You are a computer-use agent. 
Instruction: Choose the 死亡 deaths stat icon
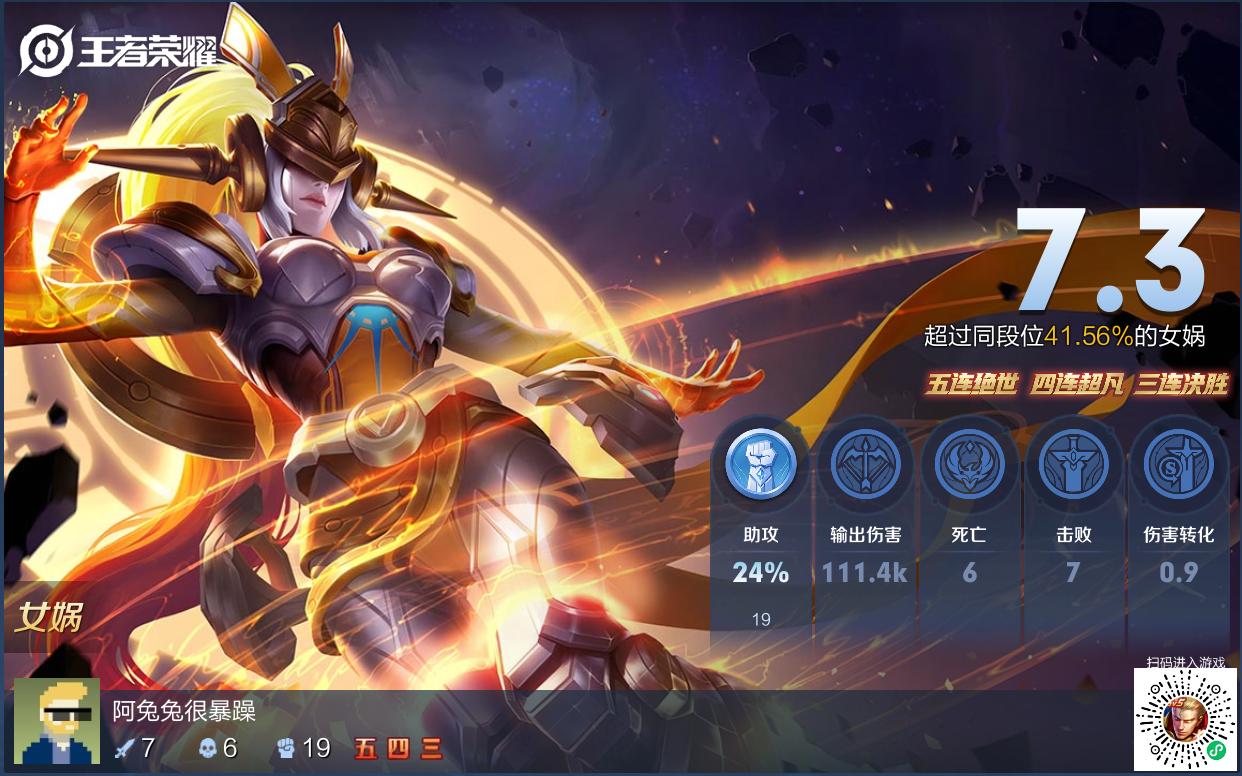969,464
